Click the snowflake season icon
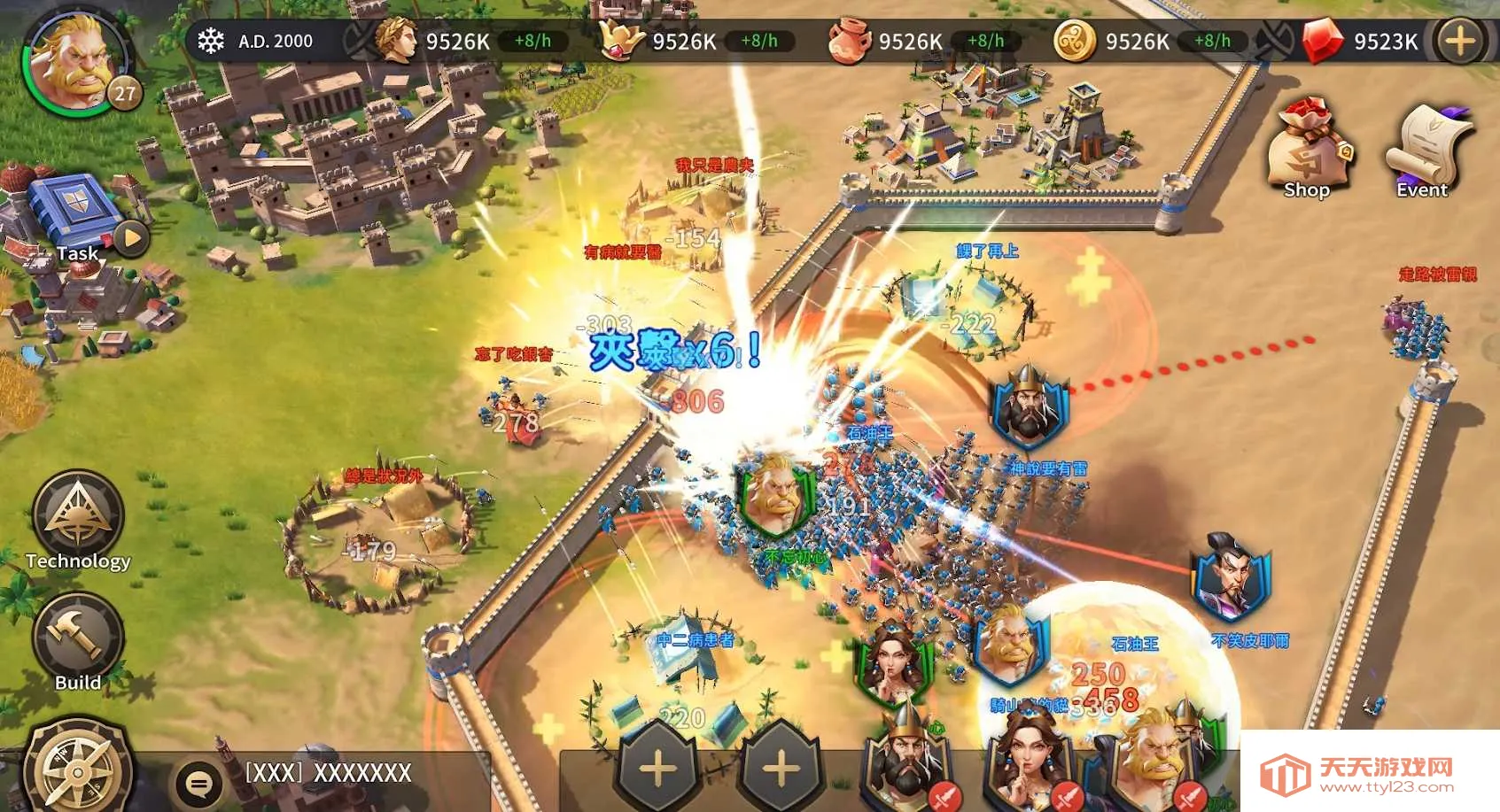This screenshot has width=1500, height=812. (211, 41)
